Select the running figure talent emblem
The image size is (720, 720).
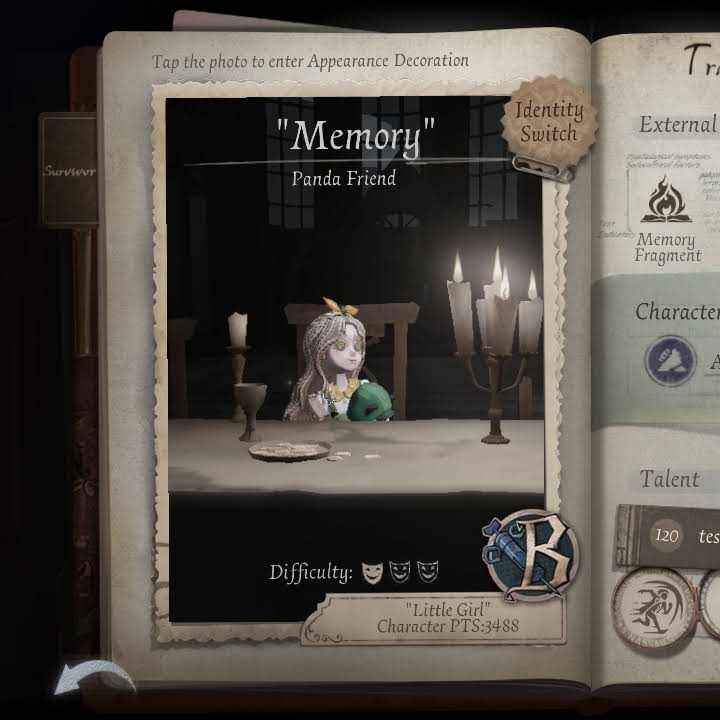point(653,607)
